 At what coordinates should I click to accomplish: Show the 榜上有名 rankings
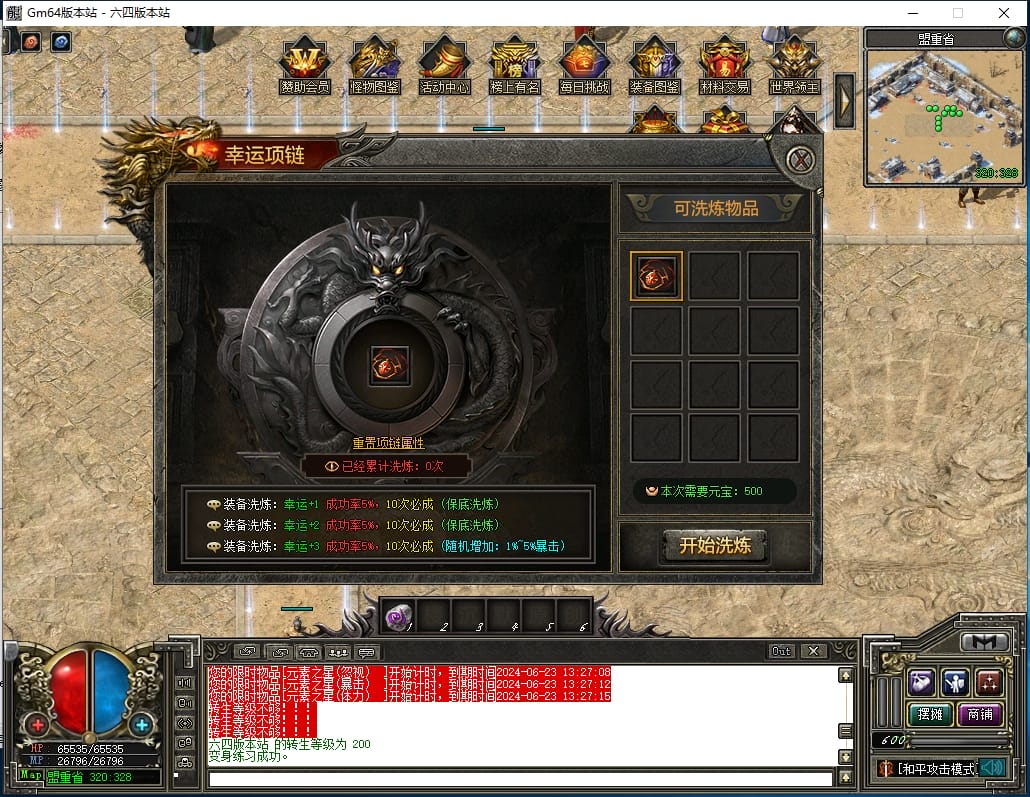tap(515, 65)
